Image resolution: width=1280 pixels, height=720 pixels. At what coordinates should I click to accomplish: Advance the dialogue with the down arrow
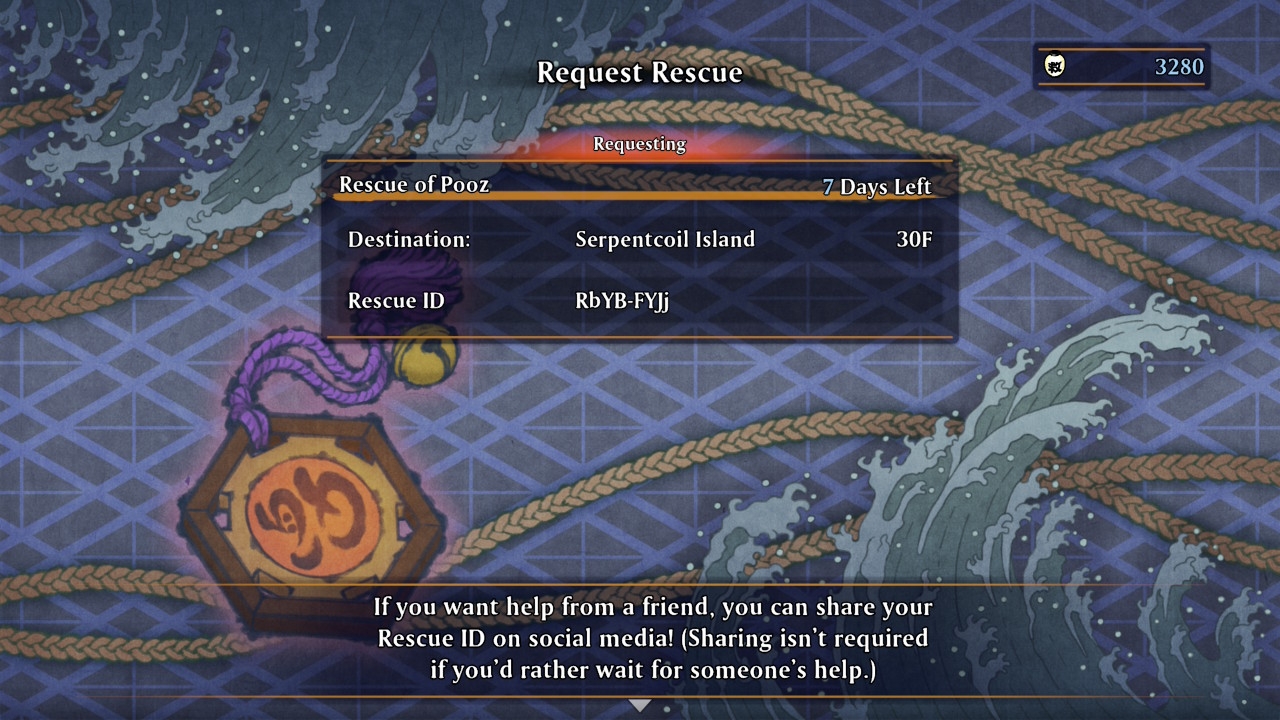(x=640, y=705)
